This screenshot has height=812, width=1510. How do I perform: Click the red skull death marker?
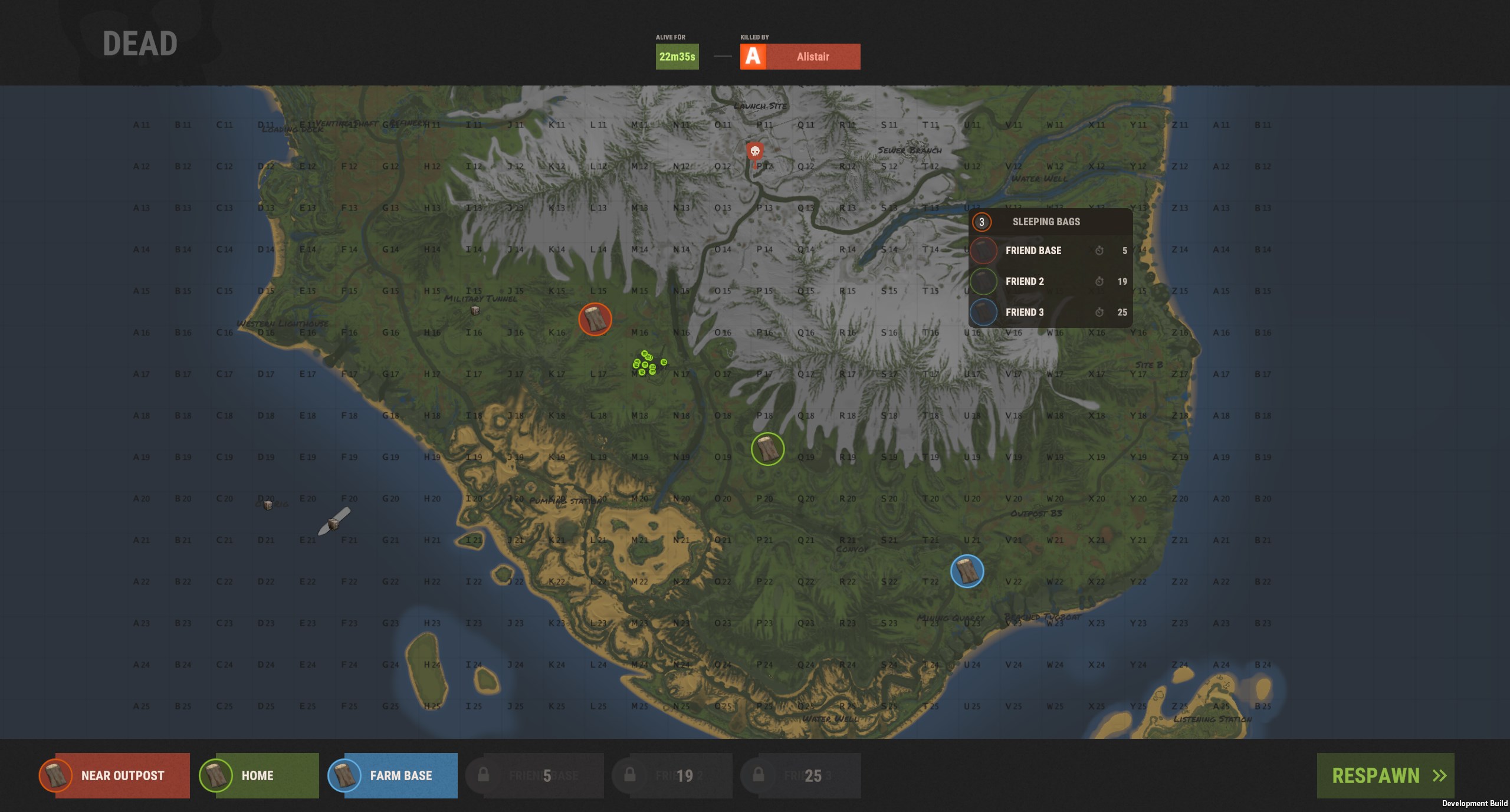(754, 152)
